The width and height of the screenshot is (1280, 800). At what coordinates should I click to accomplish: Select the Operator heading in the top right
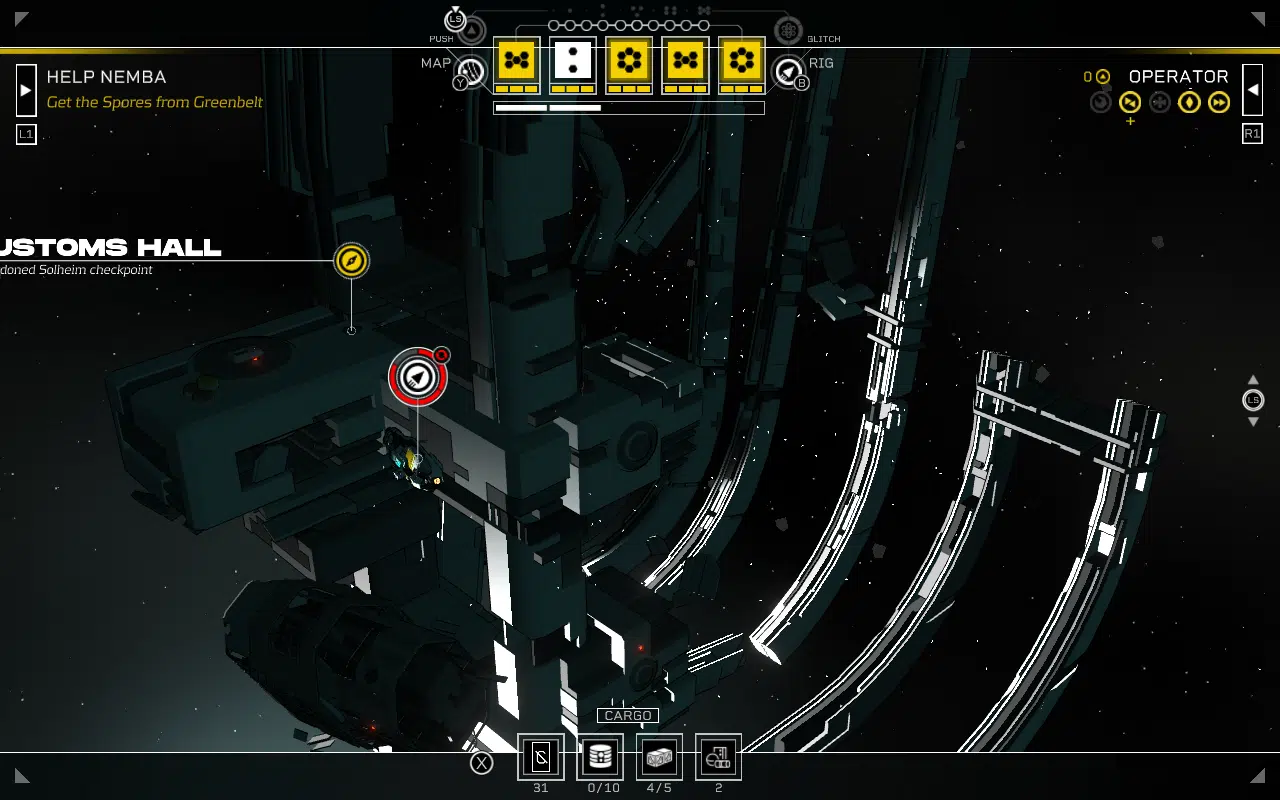click(x=1179, y=76)
